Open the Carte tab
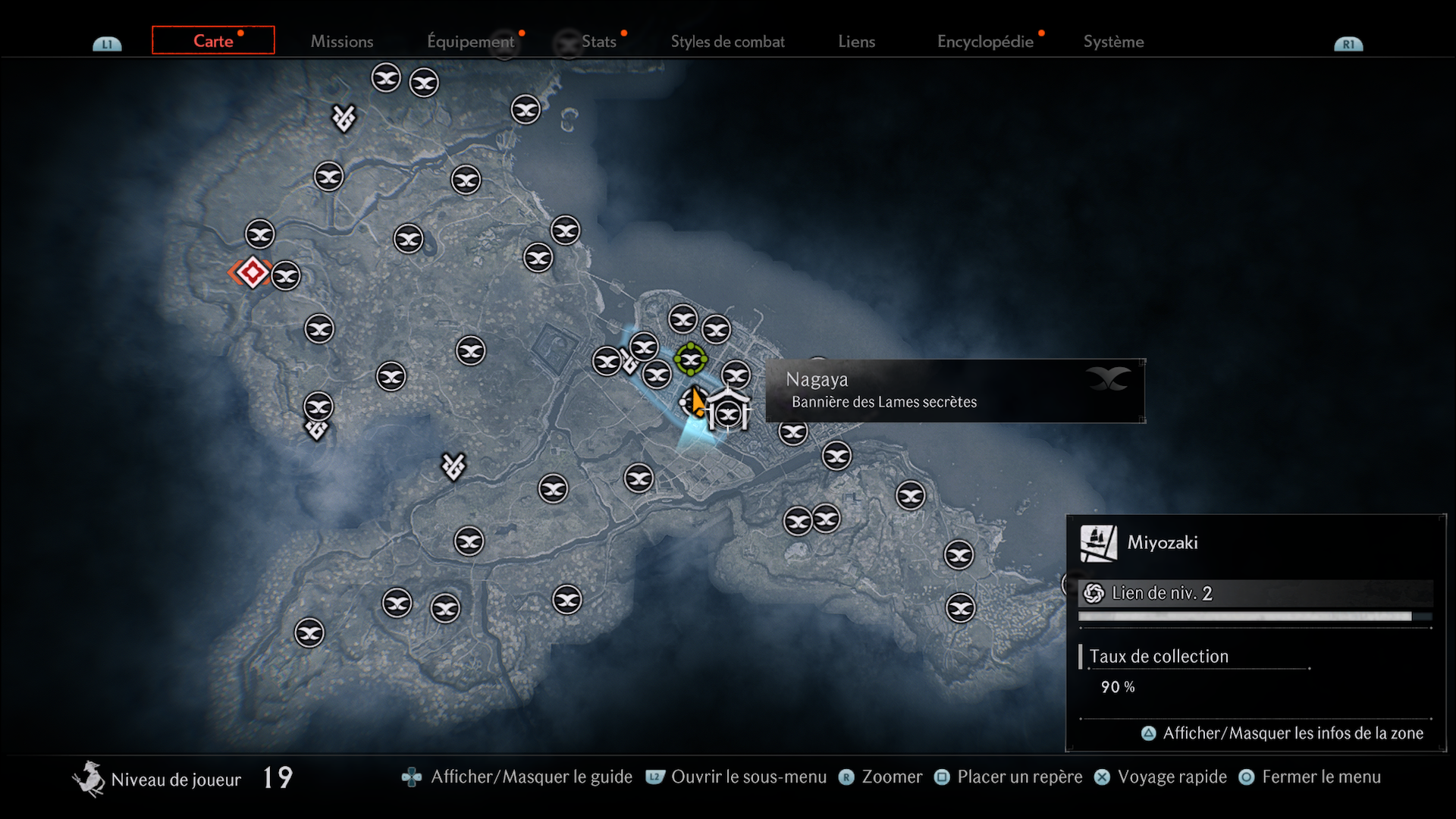The image size is (1456, 819). point(213,41)
